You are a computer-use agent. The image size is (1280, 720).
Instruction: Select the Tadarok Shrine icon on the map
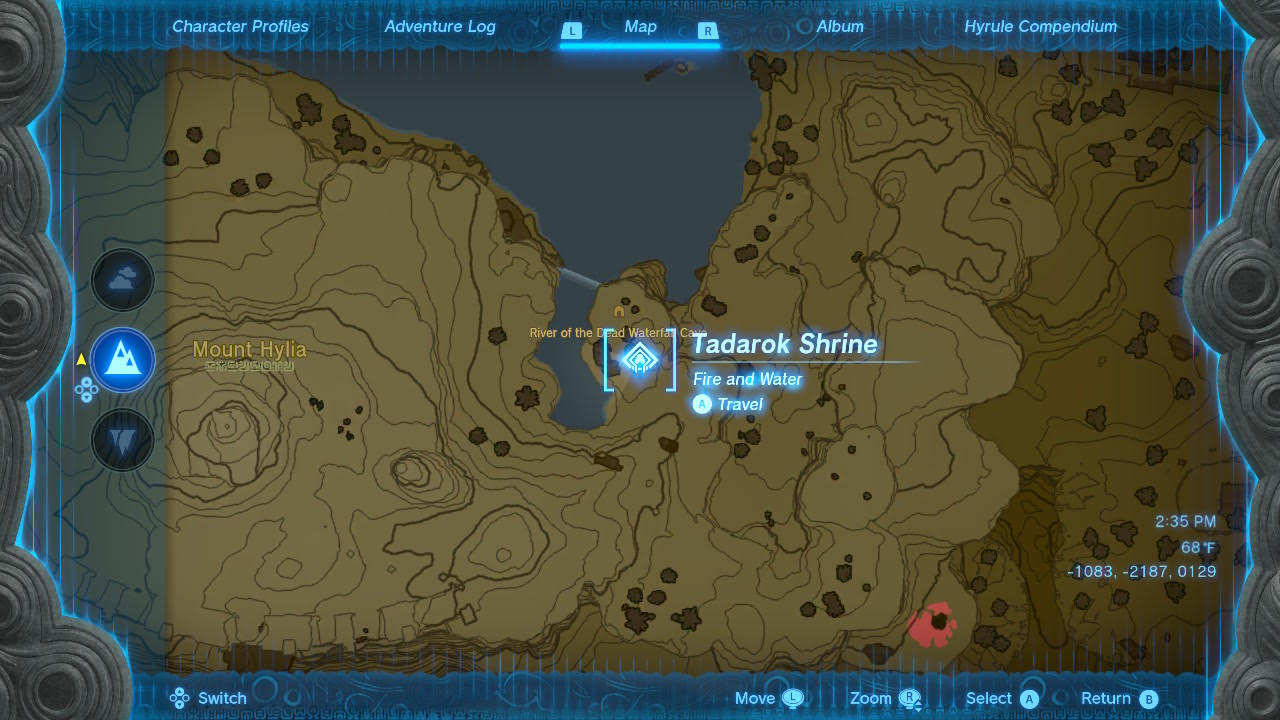pos(639,360)
